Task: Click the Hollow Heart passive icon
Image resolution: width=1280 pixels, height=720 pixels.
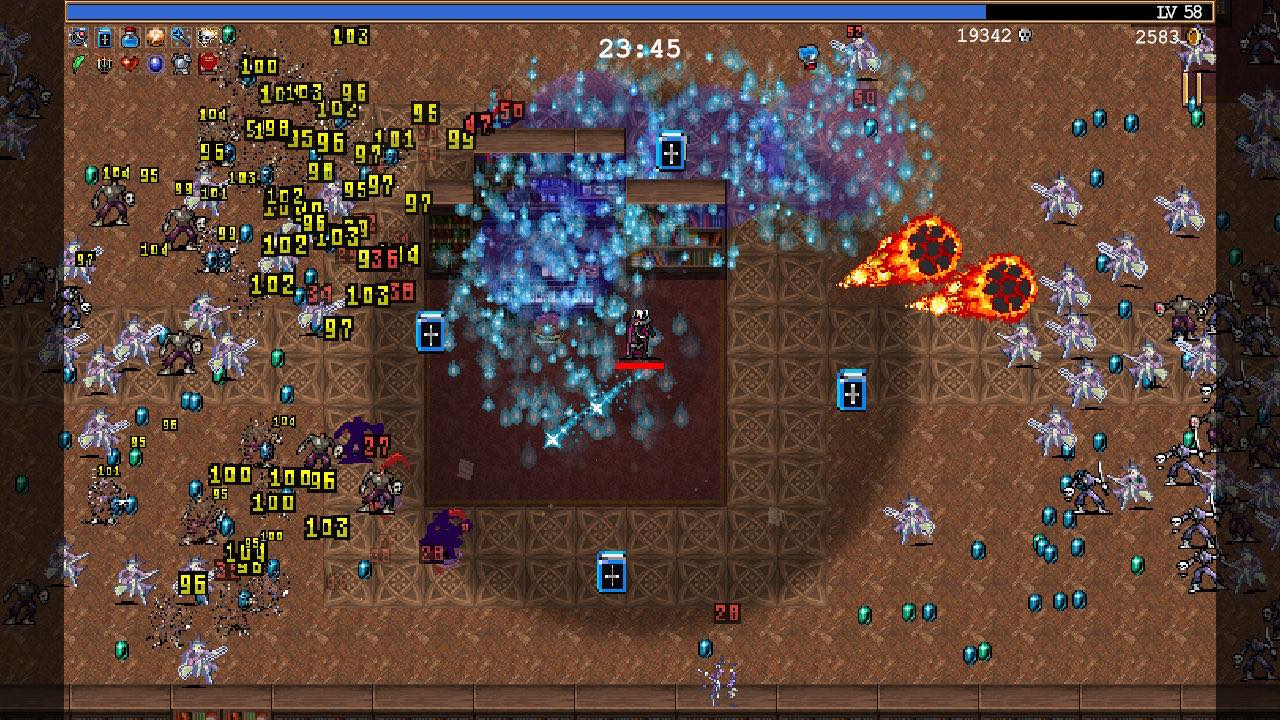Action: coord(128,64)
